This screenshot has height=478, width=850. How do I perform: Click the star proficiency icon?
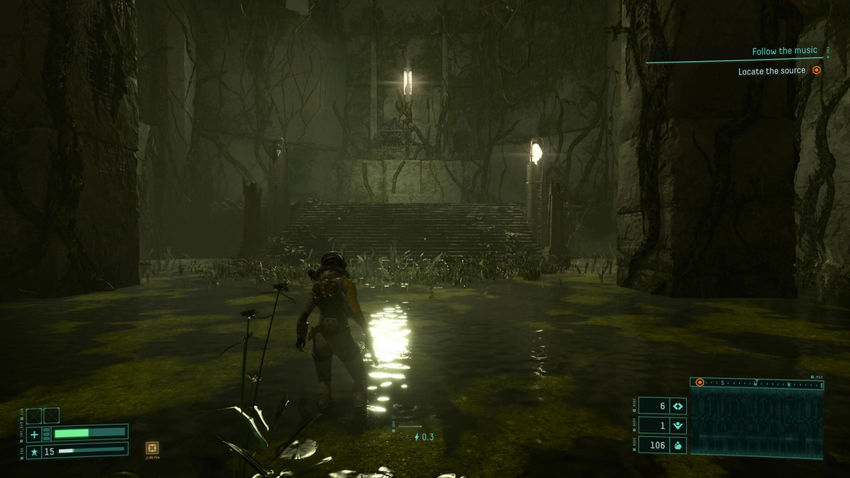coord(35,451)
